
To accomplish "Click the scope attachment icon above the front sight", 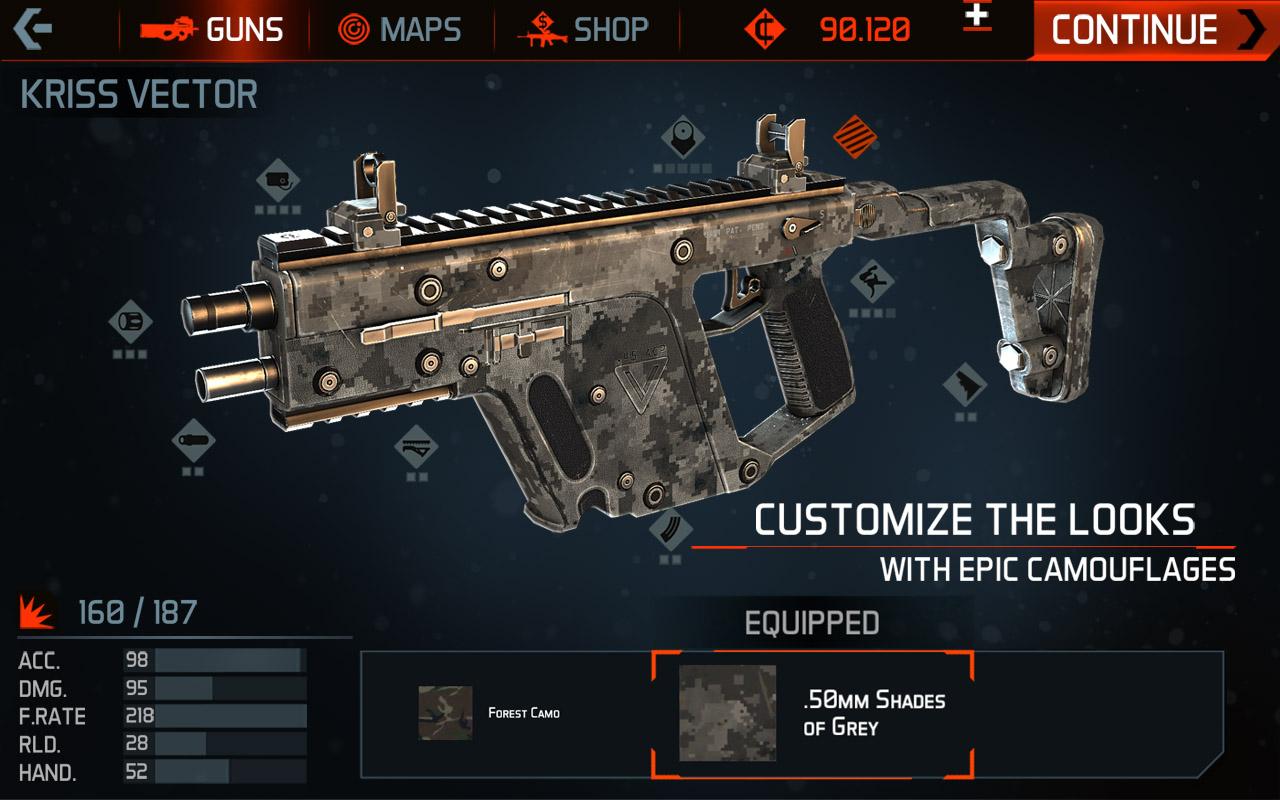I will 278,179.
